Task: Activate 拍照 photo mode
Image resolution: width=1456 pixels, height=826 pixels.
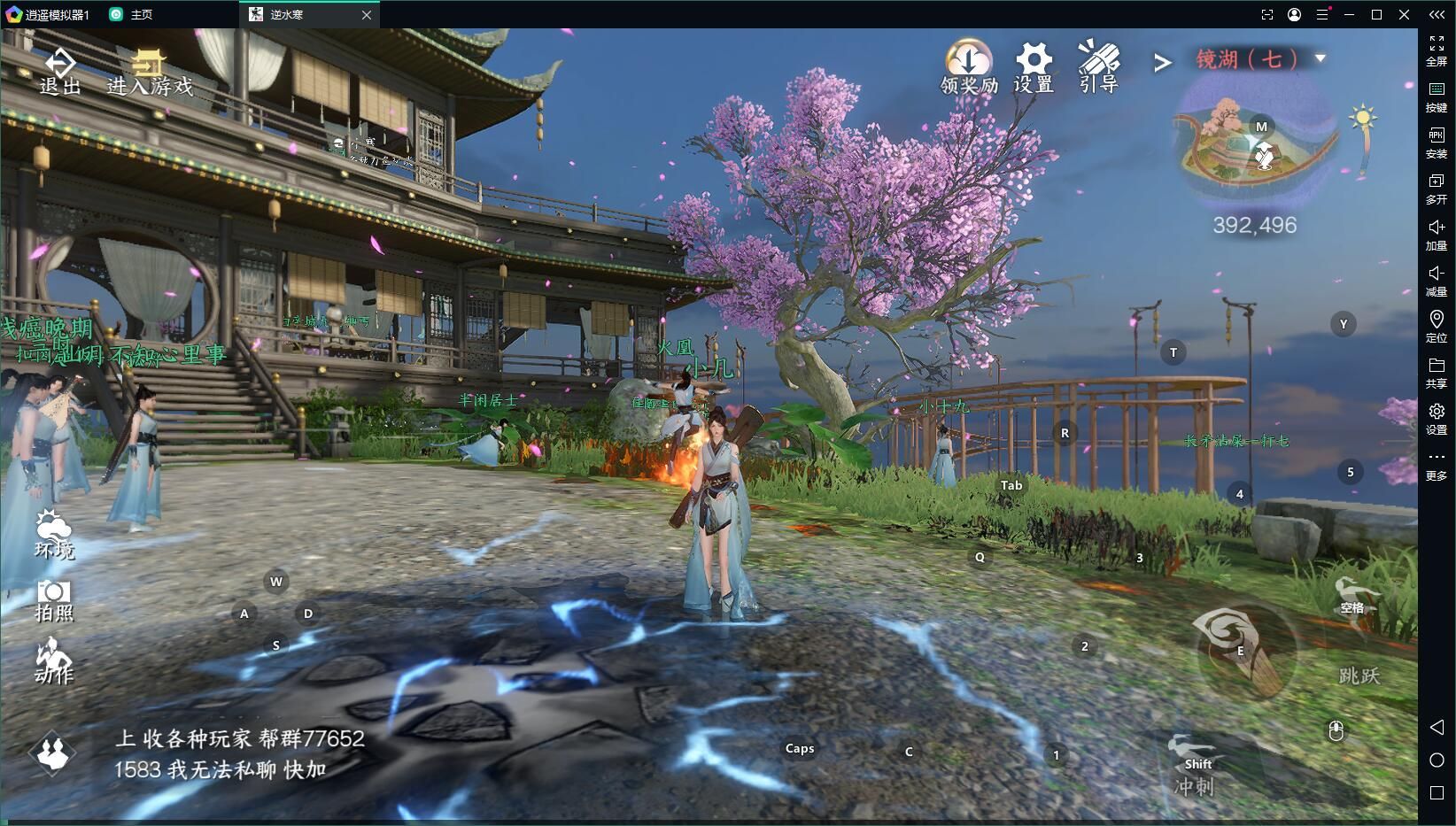Action: [54, 600]
